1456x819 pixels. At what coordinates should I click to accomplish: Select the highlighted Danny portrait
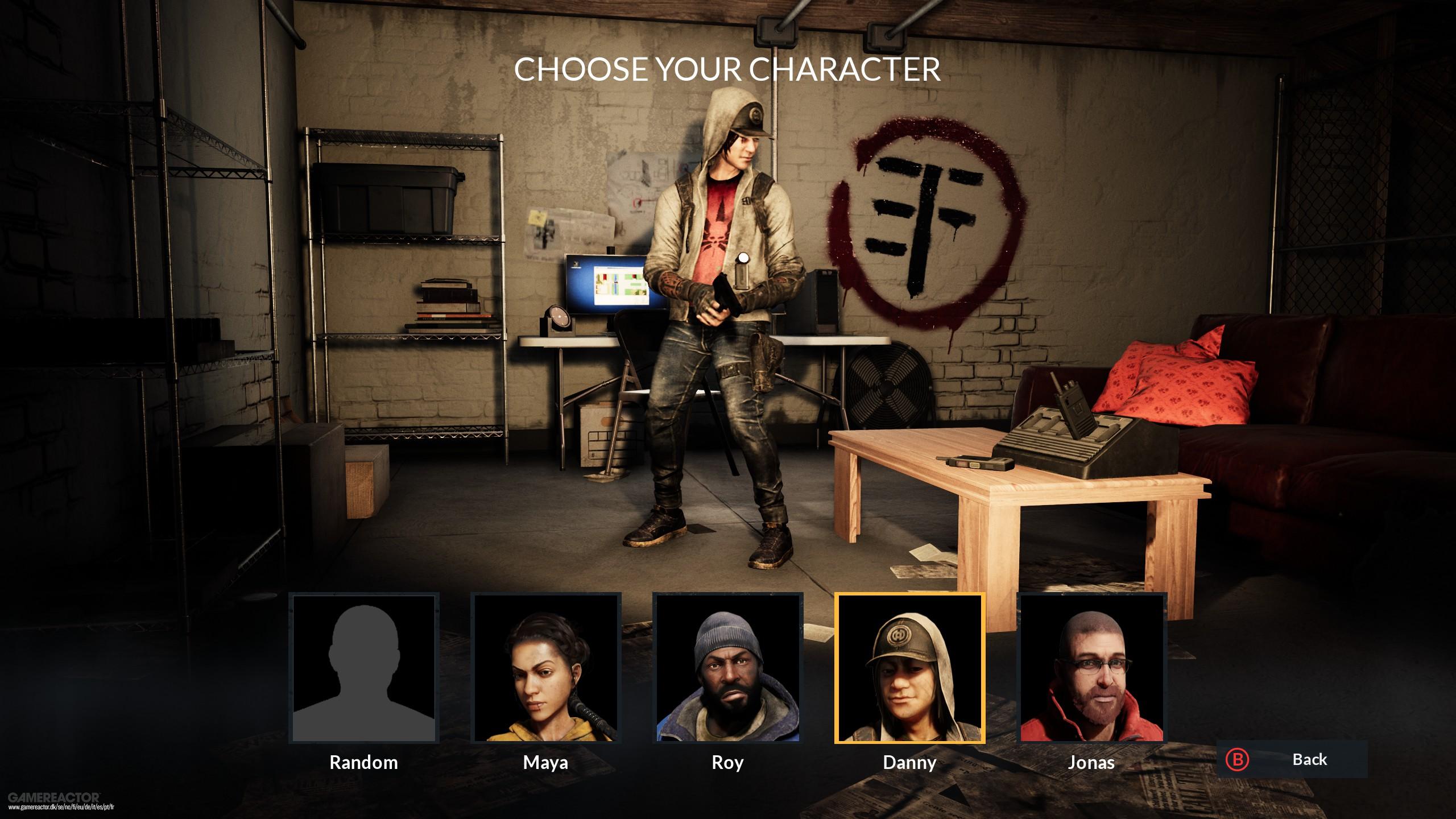pyautogui.click(x=909, y=668)
